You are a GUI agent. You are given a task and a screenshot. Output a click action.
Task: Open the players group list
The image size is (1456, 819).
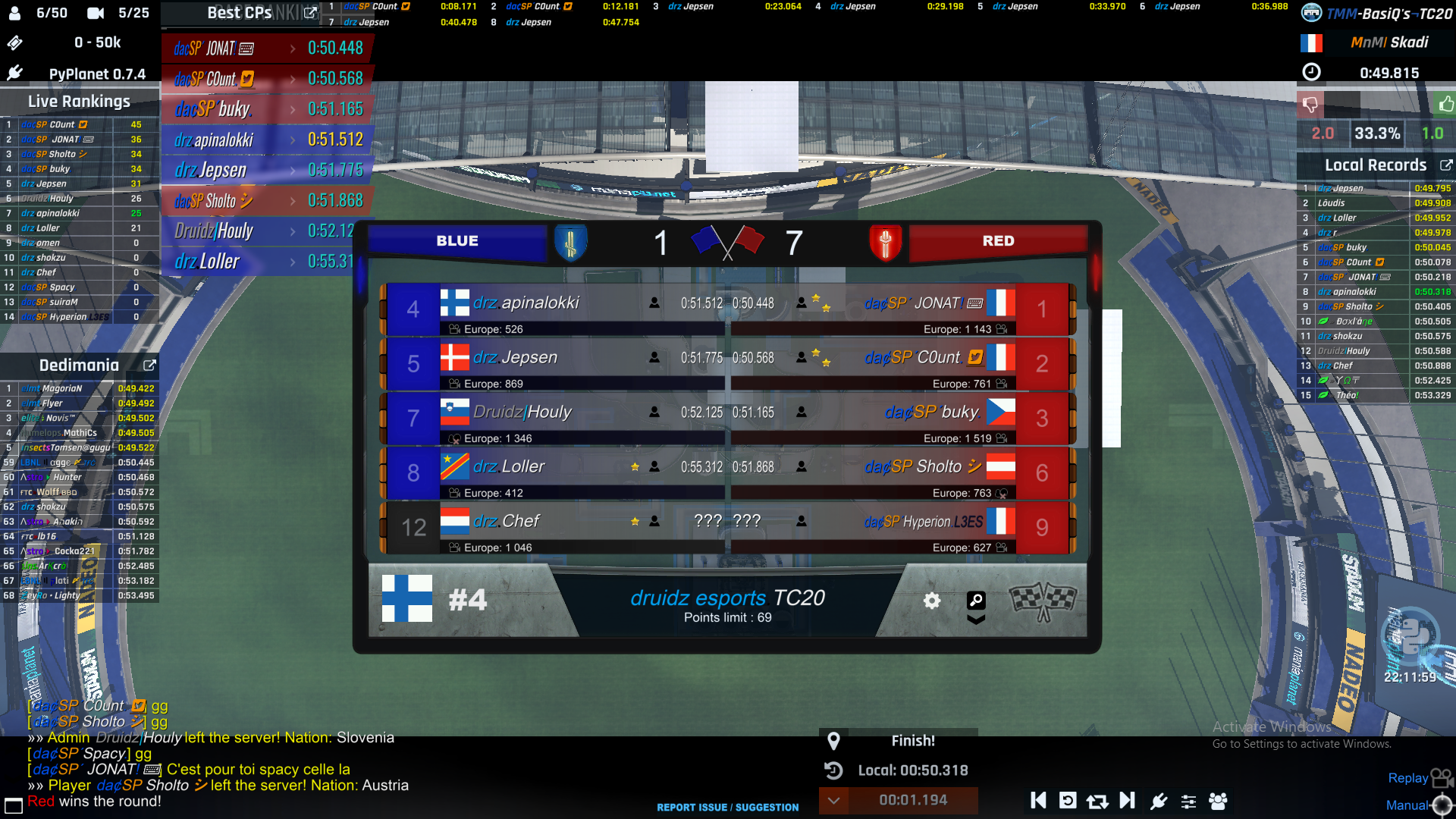[1219, 801]
